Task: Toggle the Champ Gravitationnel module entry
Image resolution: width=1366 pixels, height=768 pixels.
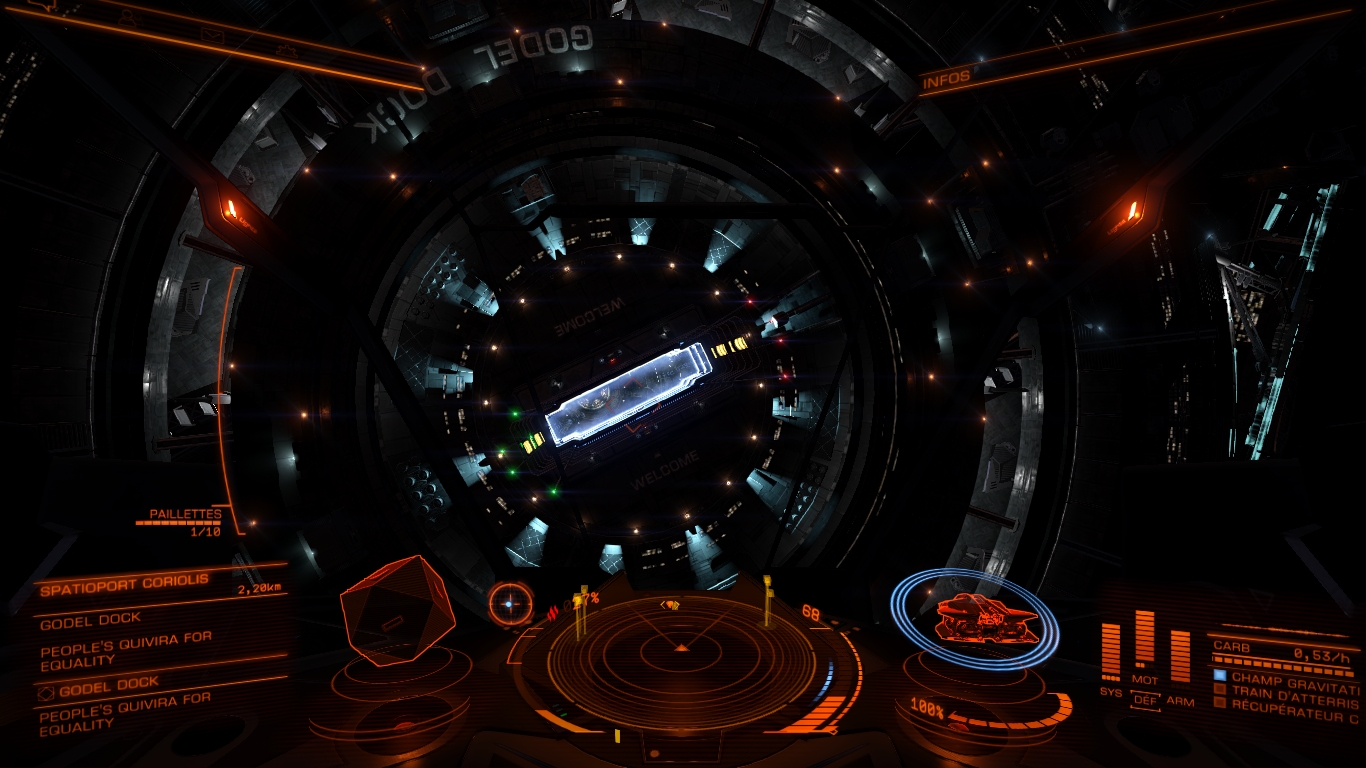Action: tap(1290, 677)
